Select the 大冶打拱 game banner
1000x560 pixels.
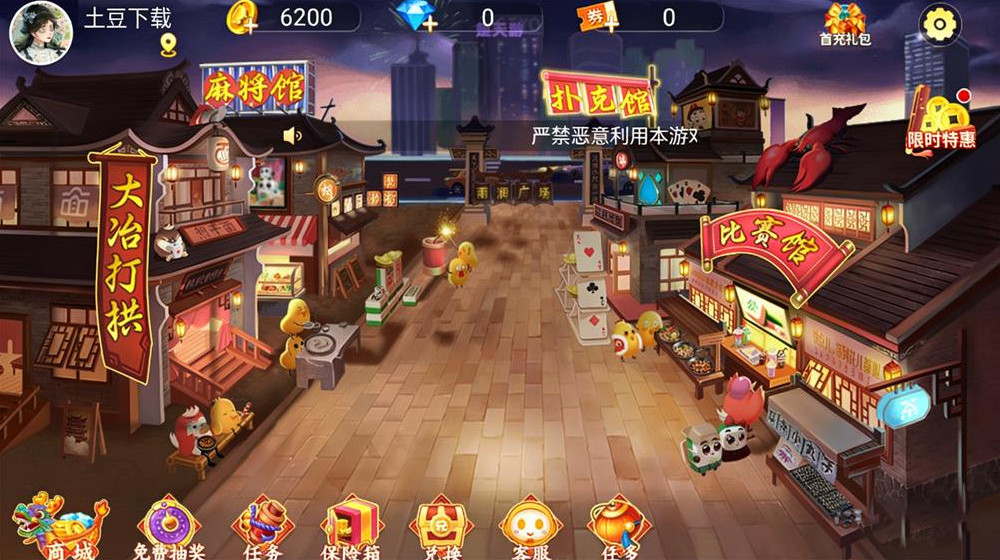[x=123, y=262]
